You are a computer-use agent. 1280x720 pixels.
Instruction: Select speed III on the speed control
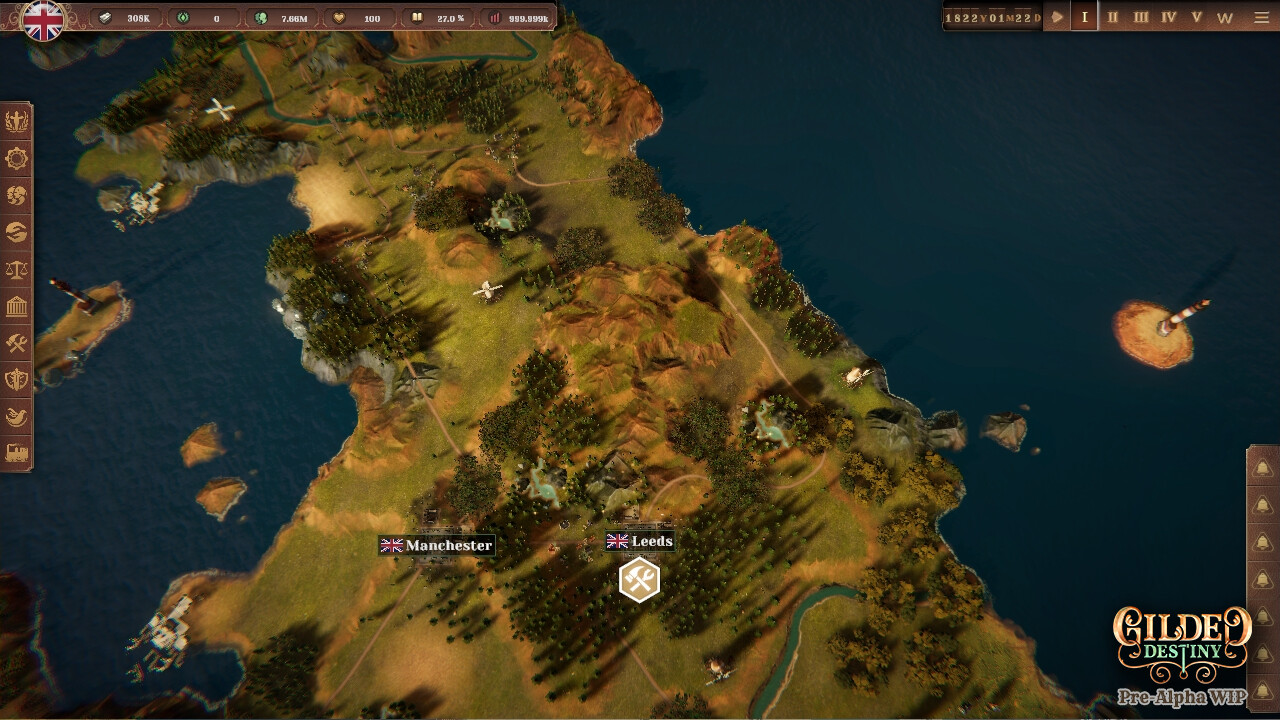point(1140,17)
